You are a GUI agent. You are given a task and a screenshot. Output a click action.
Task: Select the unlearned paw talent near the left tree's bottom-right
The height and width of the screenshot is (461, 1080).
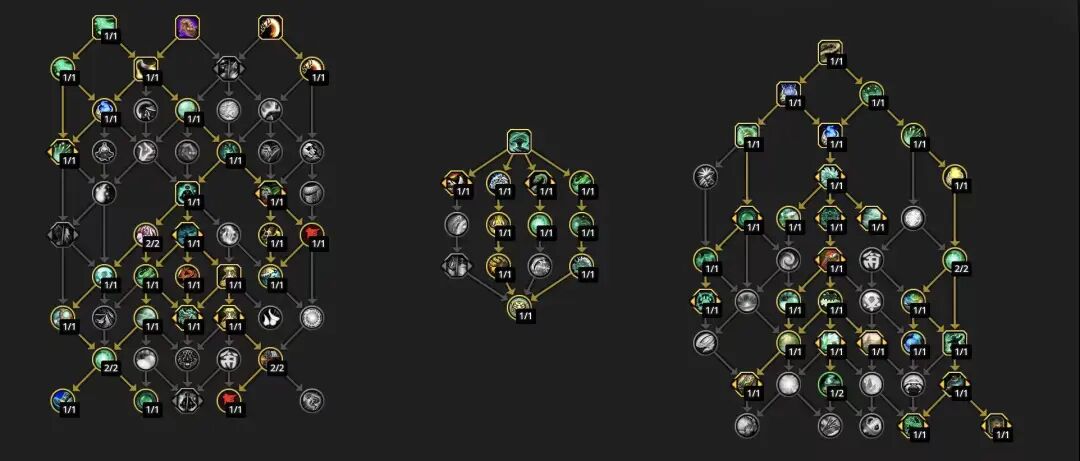[x=270, y=318]
